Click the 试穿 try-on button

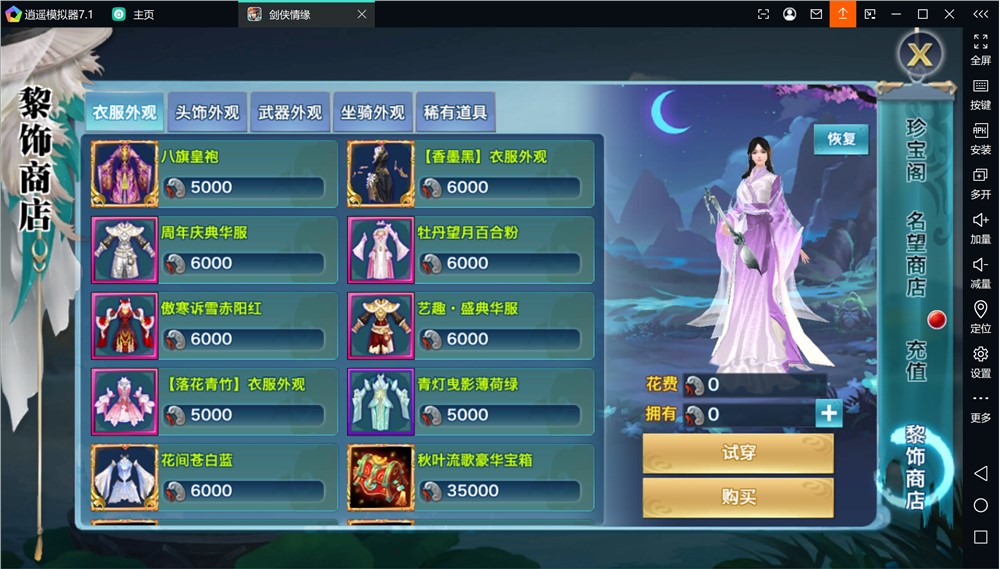738,453
